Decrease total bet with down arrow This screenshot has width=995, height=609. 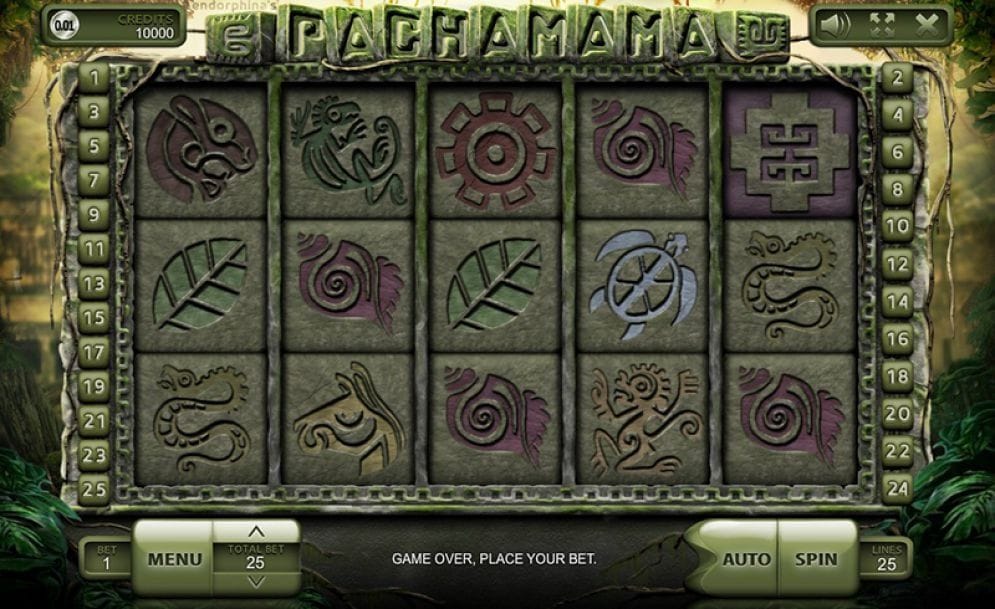coord(256,583)
